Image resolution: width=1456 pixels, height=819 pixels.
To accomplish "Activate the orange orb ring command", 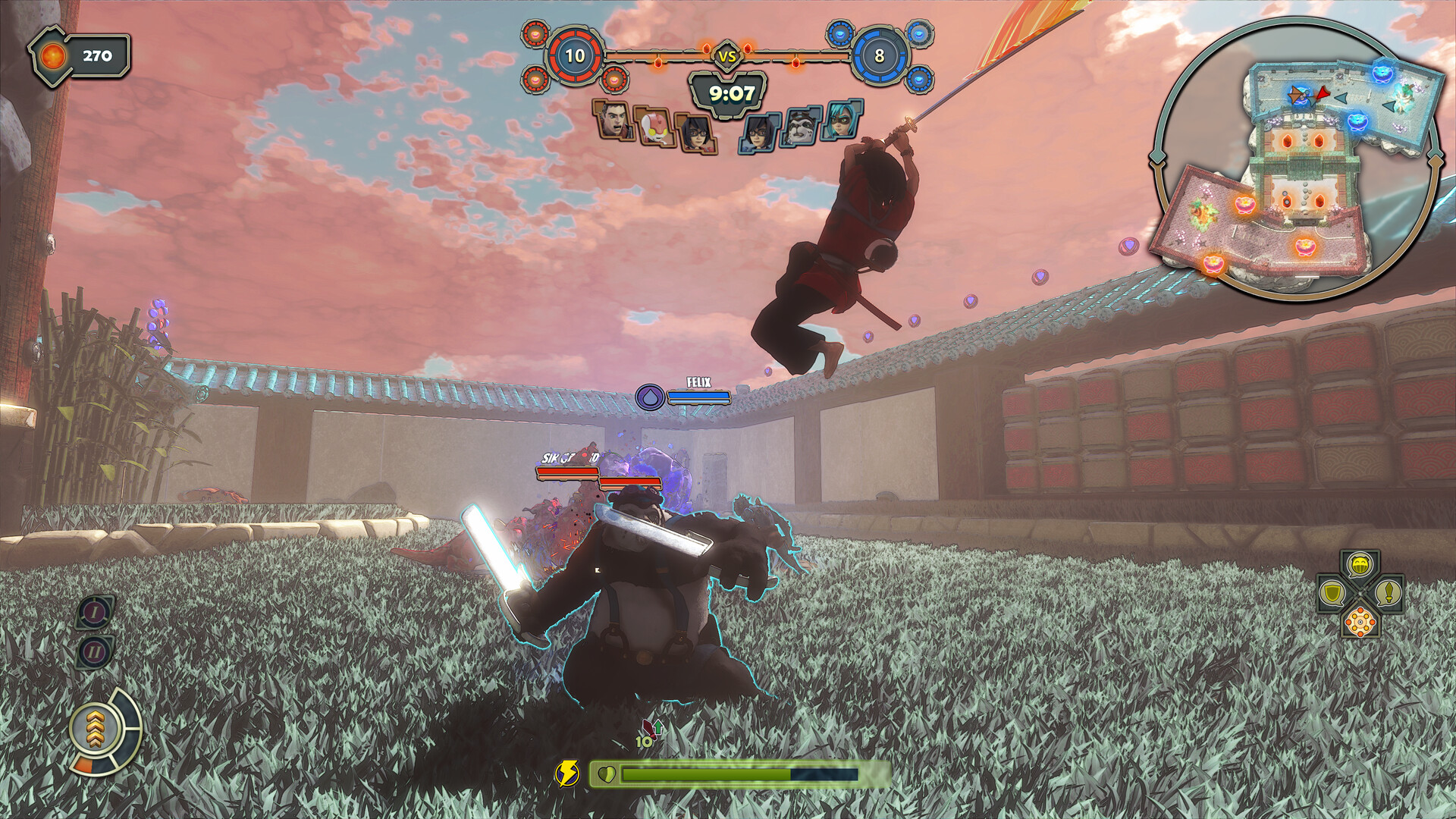I will (1360, 622).
